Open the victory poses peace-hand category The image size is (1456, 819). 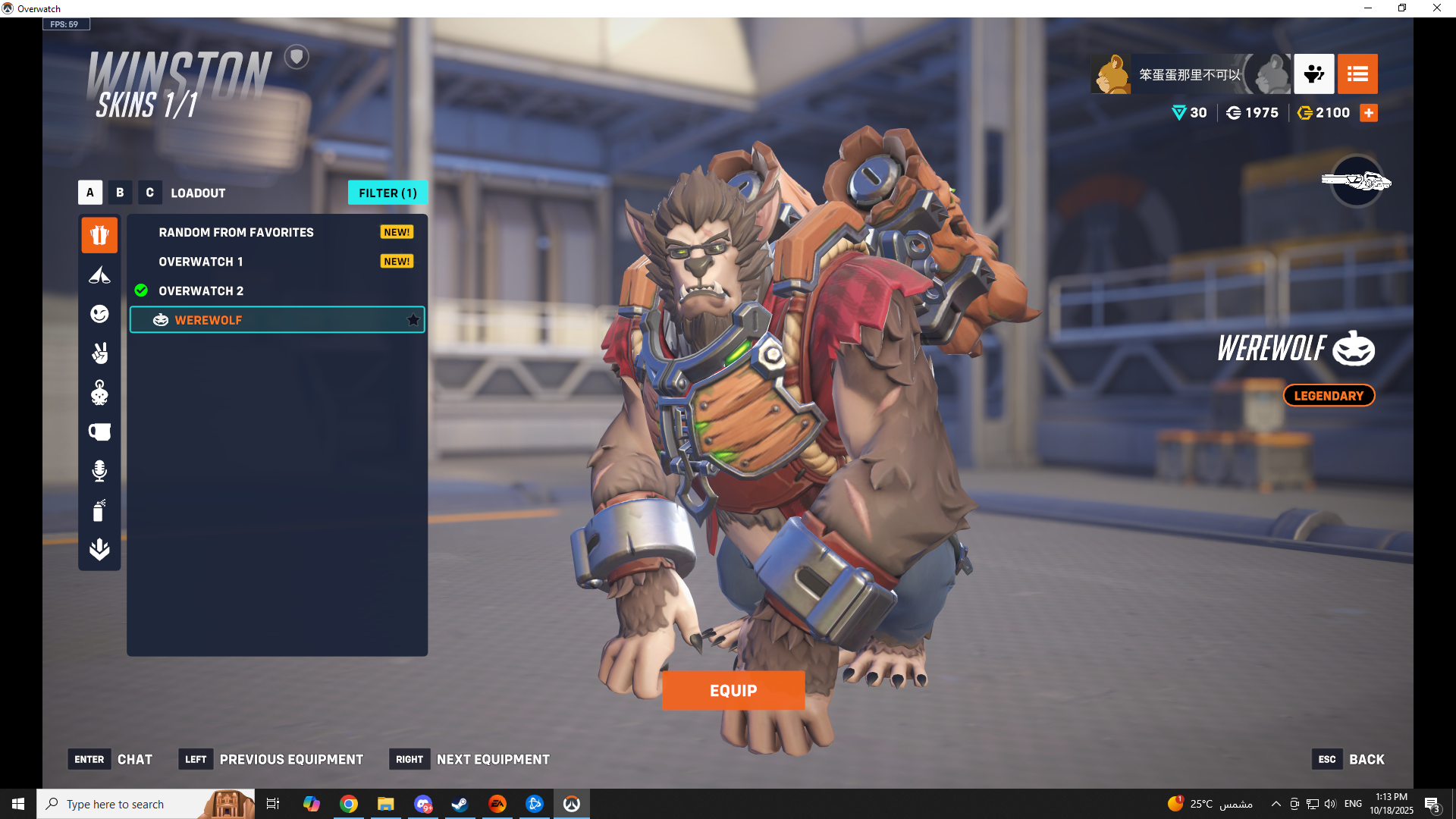click(x=99, y=353)
